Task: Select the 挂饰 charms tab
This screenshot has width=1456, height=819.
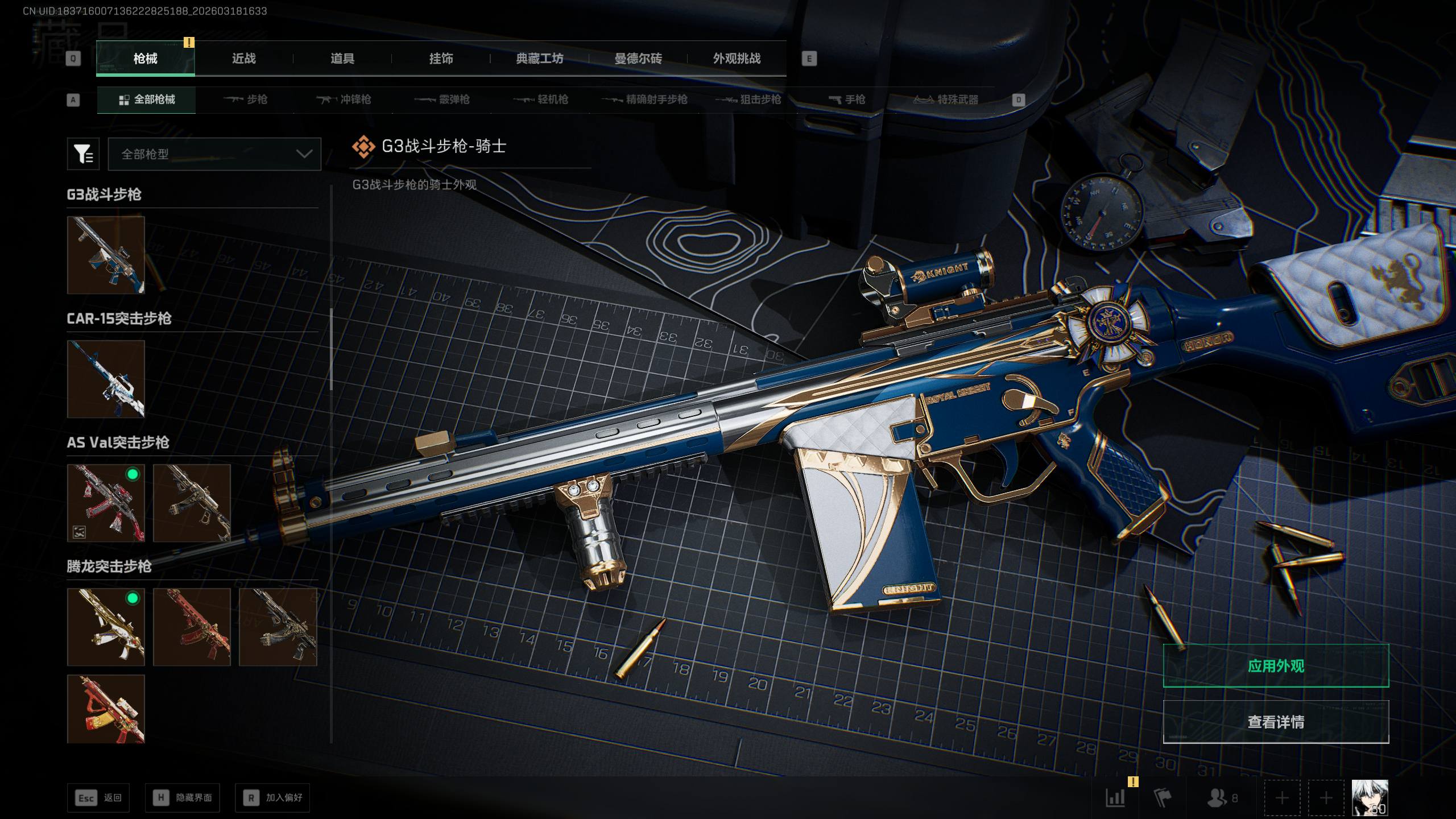Action: (x=441, y=59)
